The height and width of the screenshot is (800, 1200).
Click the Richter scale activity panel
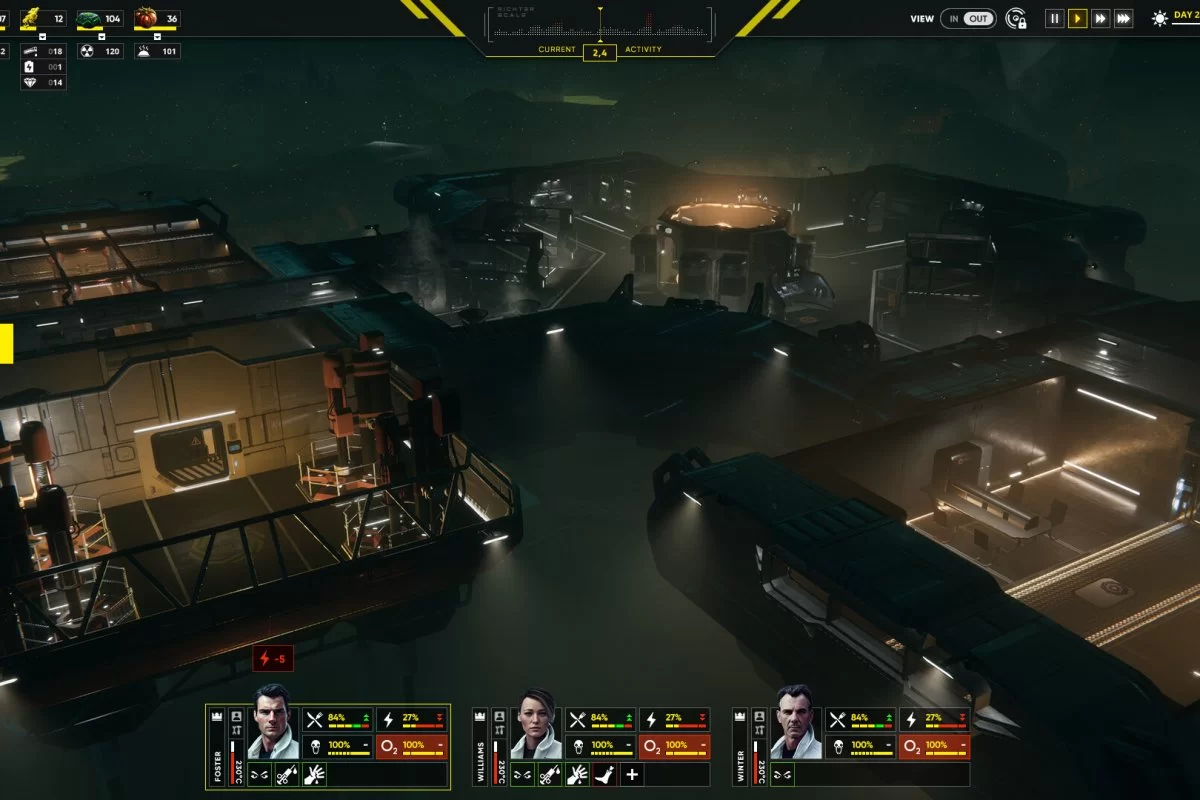pos(600,27)
